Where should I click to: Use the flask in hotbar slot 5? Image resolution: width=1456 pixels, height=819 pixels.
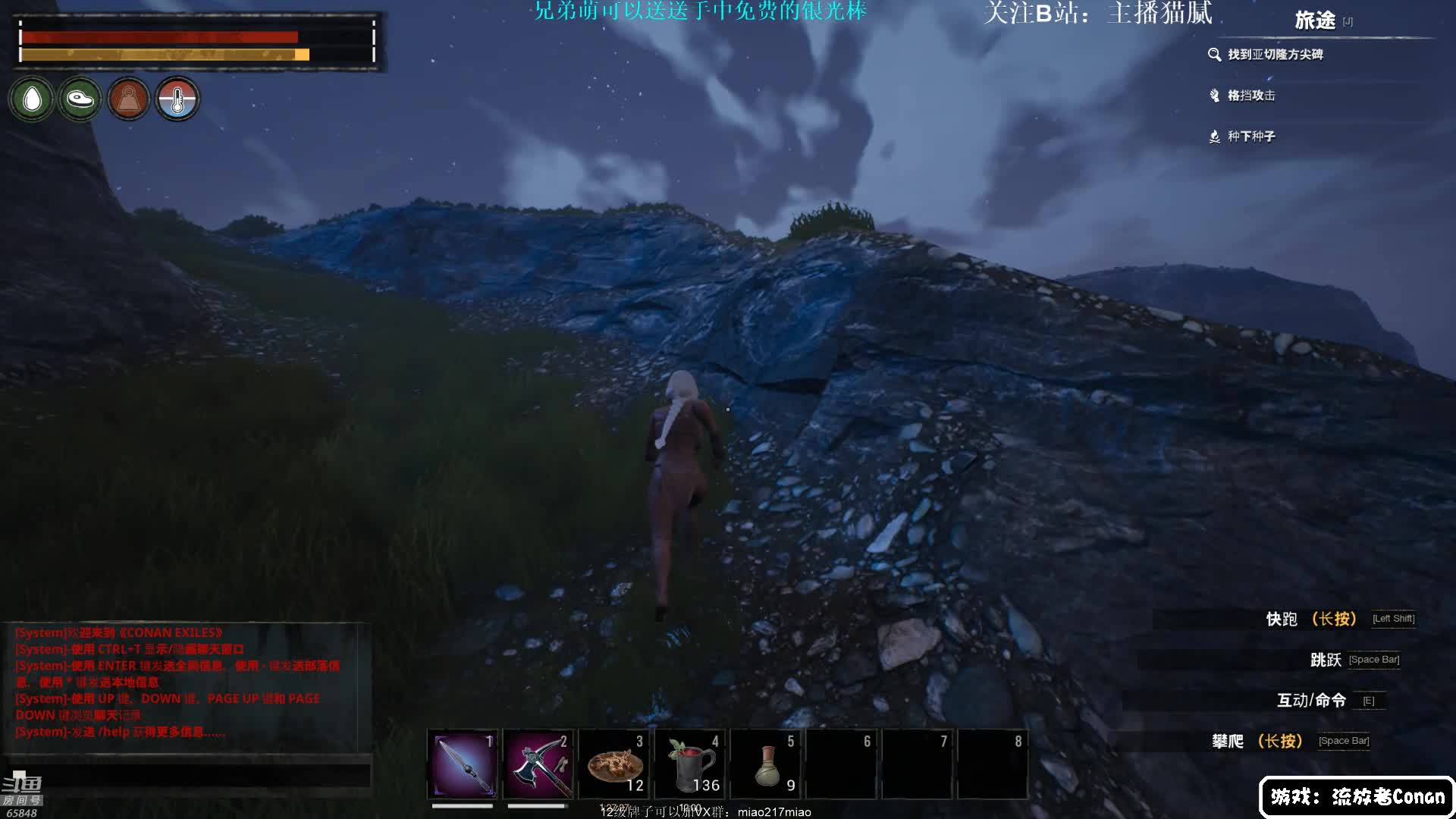767,764
